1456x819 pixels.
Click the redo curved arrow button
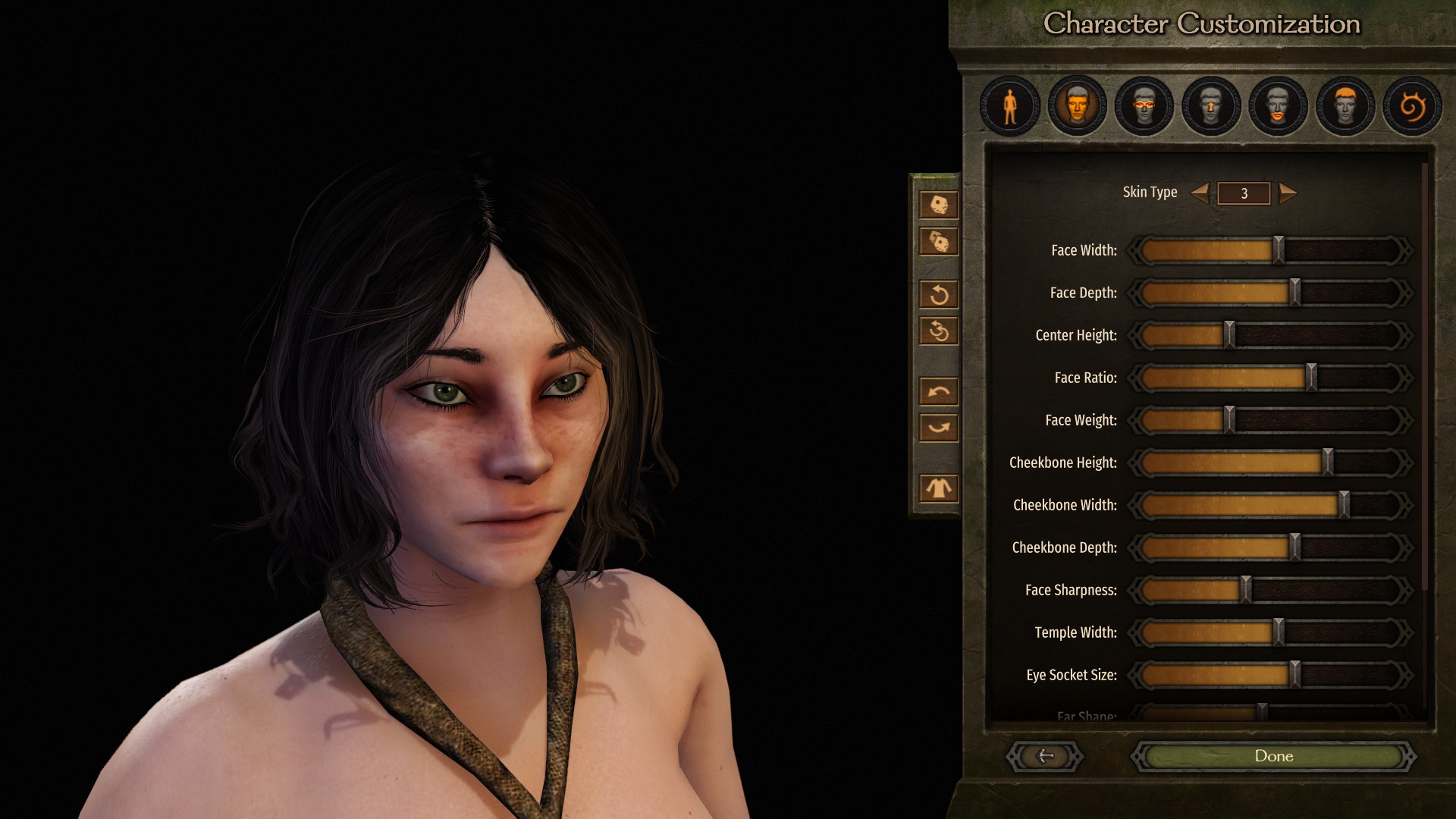pos(939,428)
